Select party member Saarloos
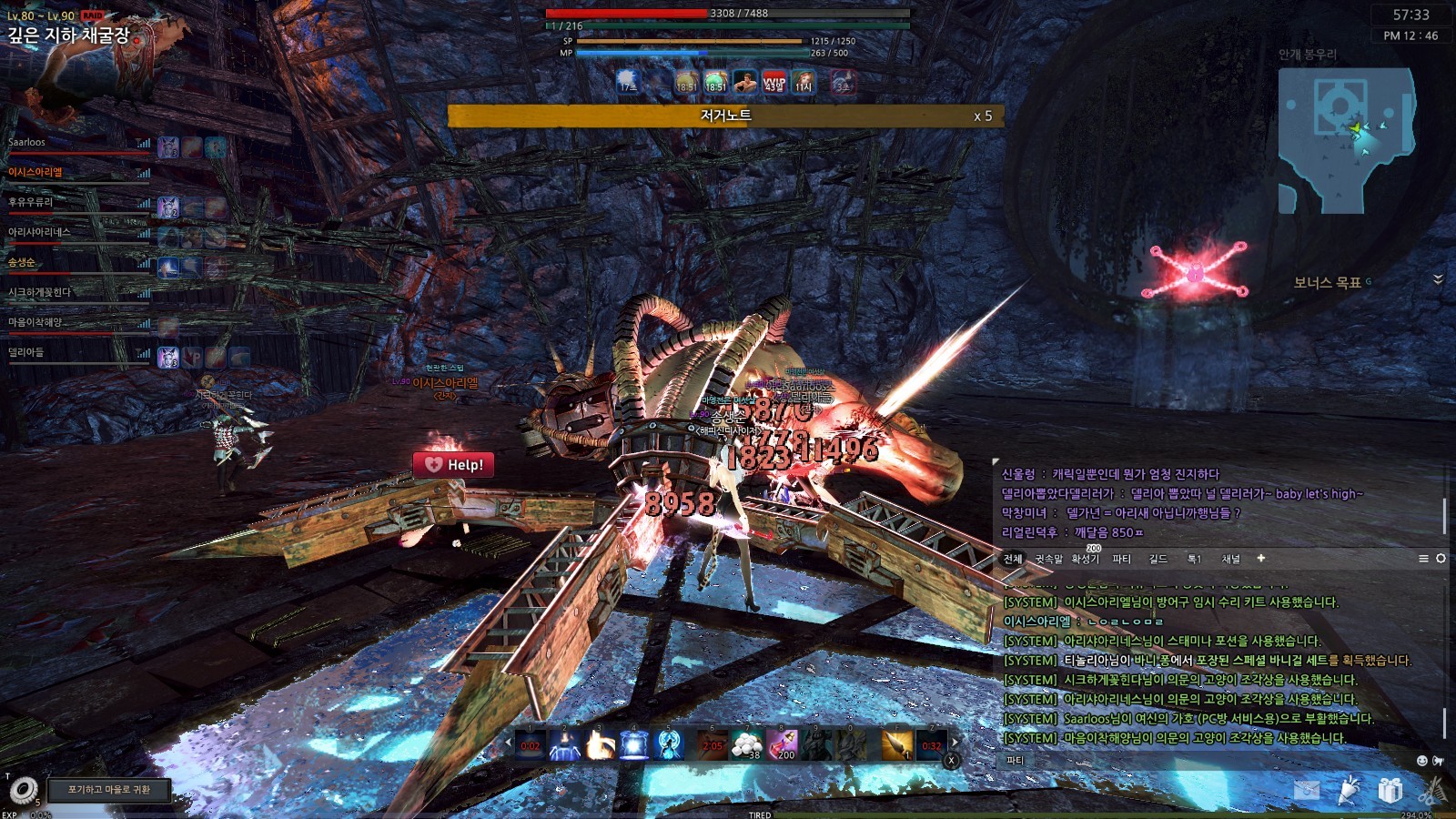Image resolution: width=1456 pixels, height=819 pixels. (x=27, y=143)
